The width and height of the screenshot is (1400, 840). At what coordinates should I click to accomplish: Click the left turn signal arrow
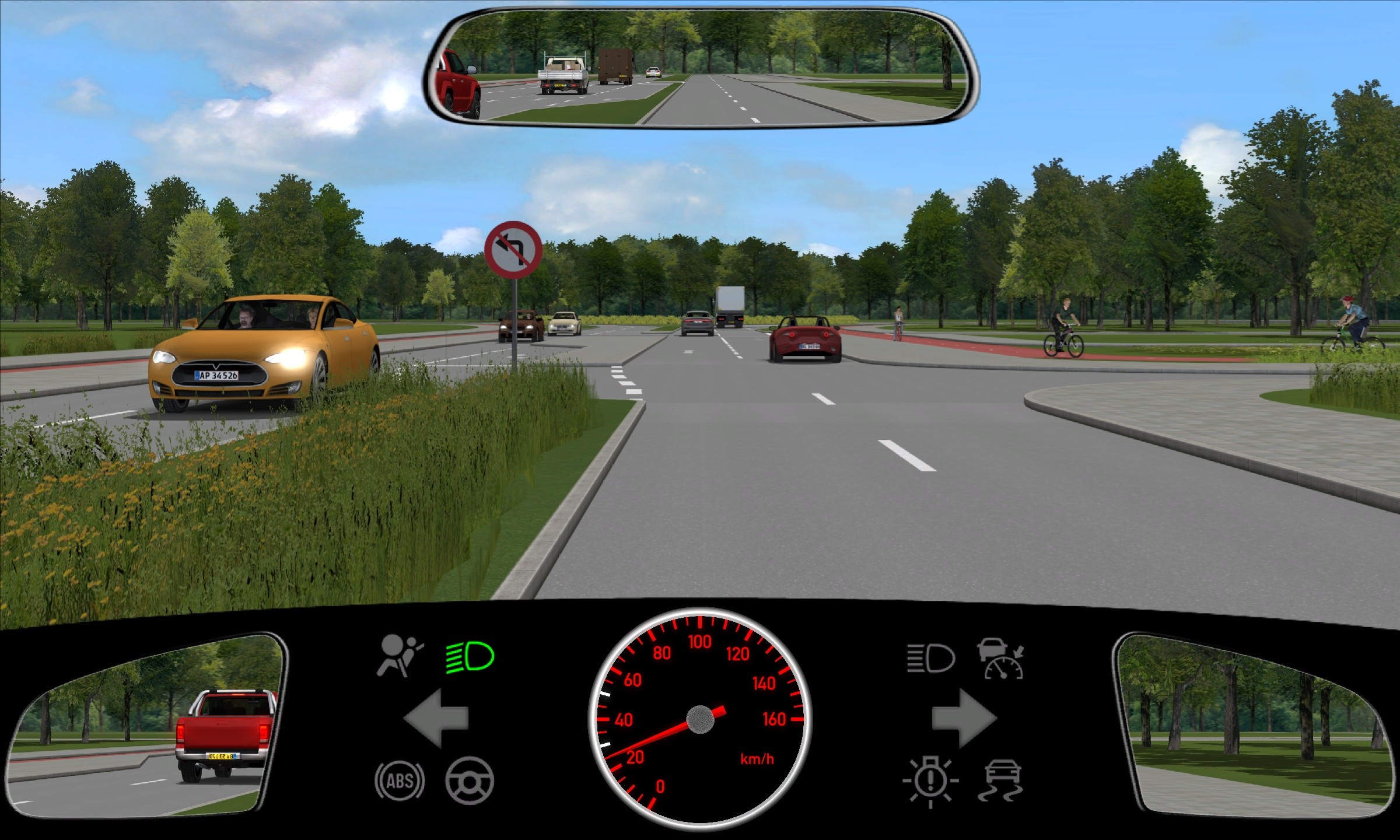[436, 718]
